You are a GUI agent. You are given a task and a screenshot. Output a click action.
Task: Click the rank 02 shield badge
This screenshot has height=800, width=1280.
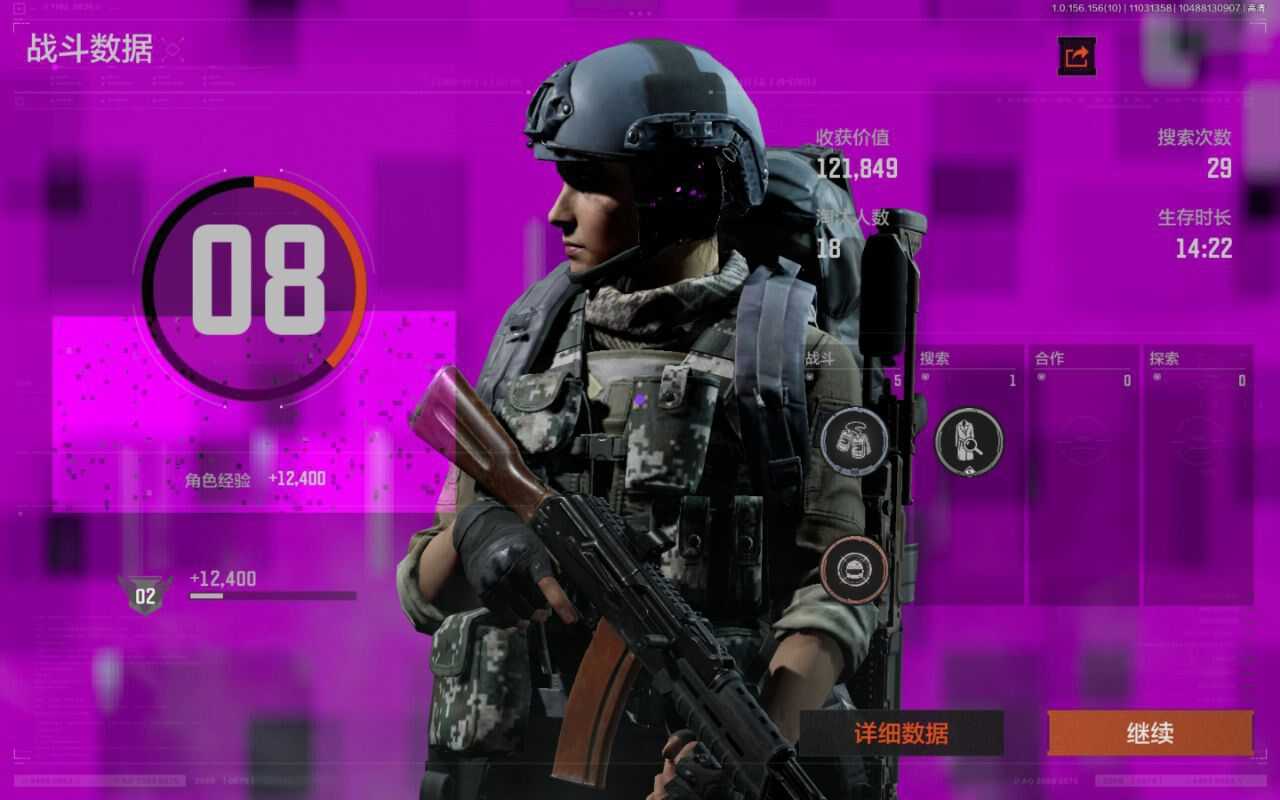coord(146,595)
